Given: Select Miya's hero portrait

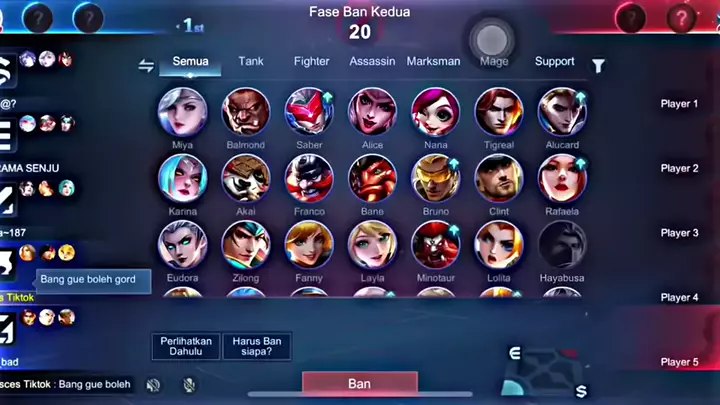Looking at the screenshot, I should coord(182,112).
